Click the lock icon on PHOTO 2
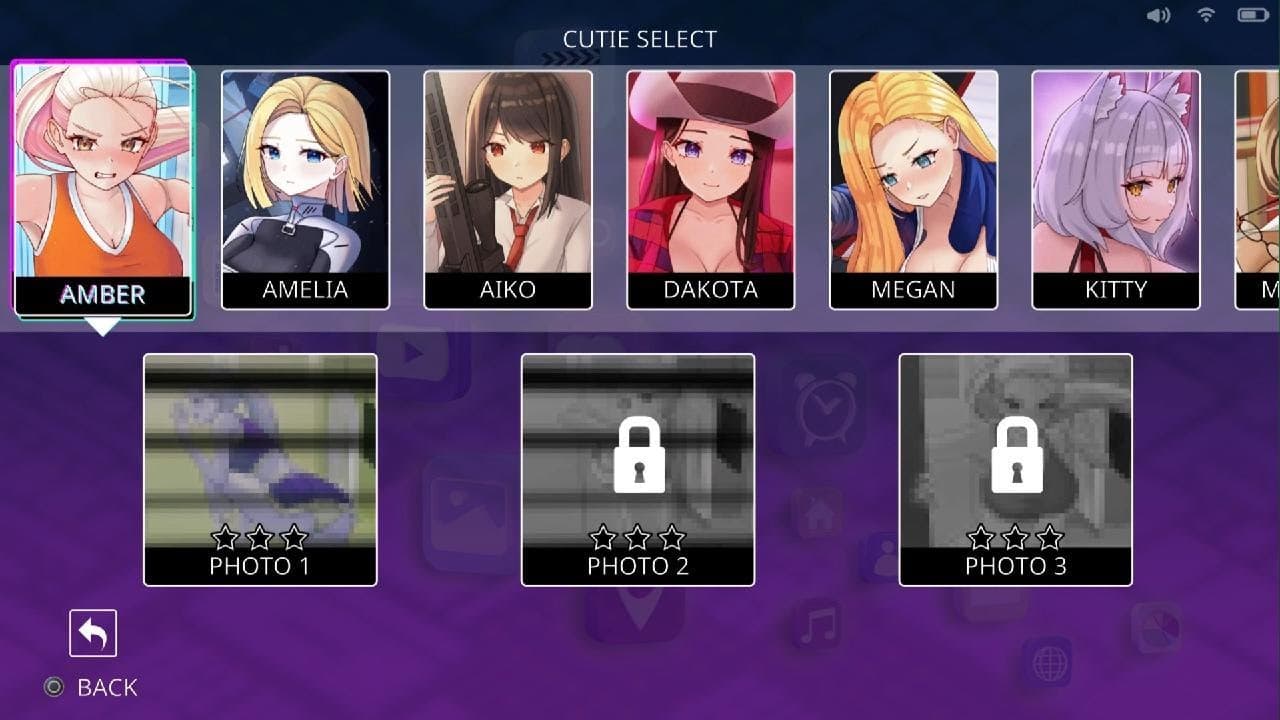This screenshot has height=720, width=1280. [637, 459]
